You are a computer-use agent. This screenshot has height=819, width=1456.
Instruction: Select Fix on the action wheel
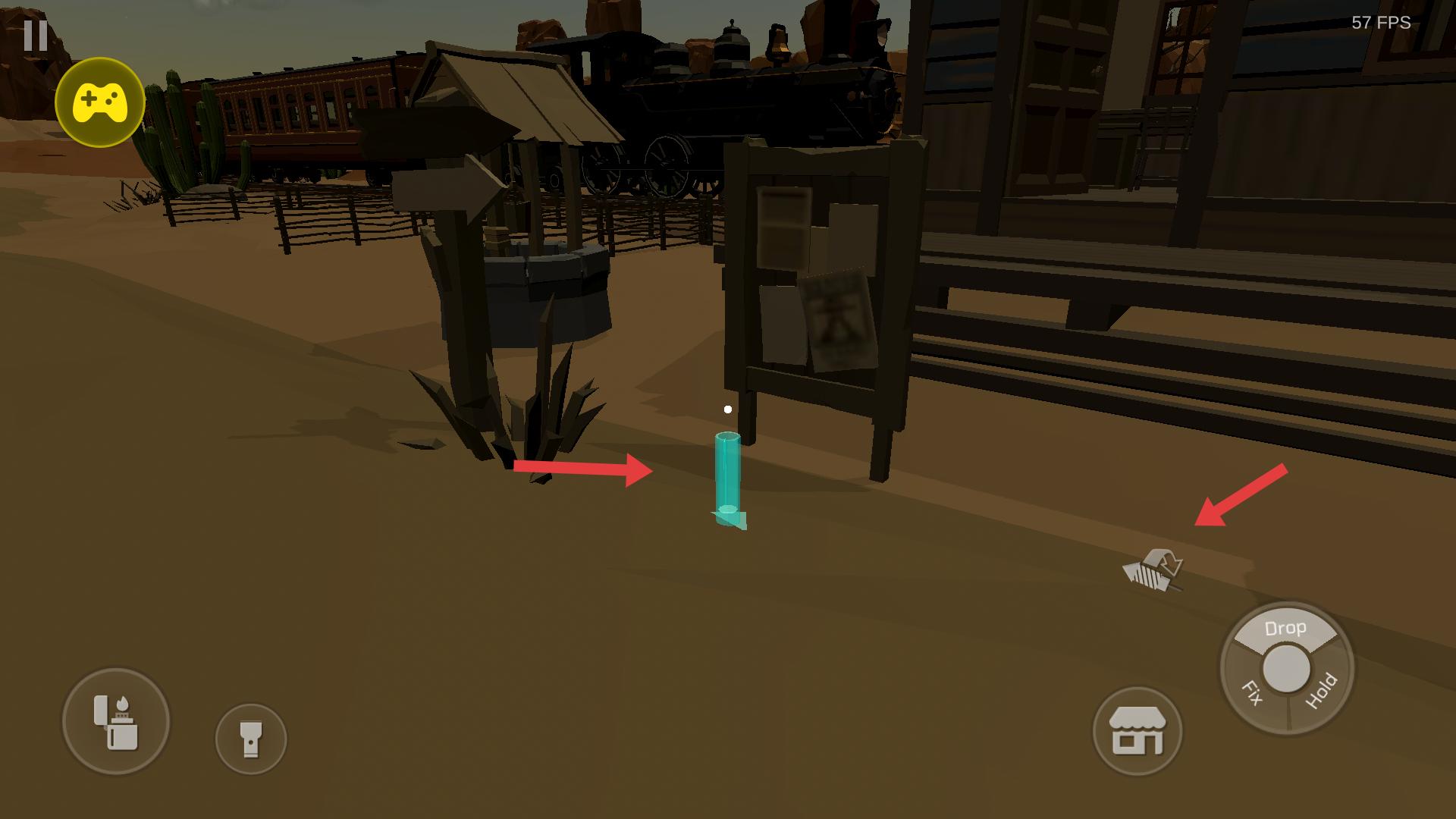pyautogui.click(x=1252, y=693)
